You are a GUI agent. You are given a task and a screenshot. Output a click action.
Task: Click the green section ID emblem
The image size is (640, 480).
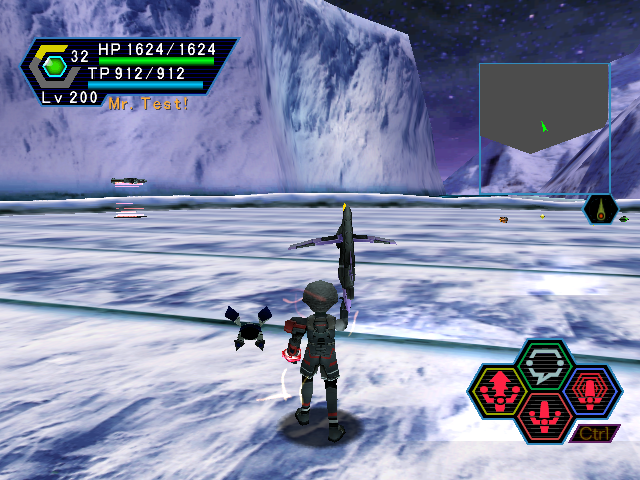(x=53, y=66)
